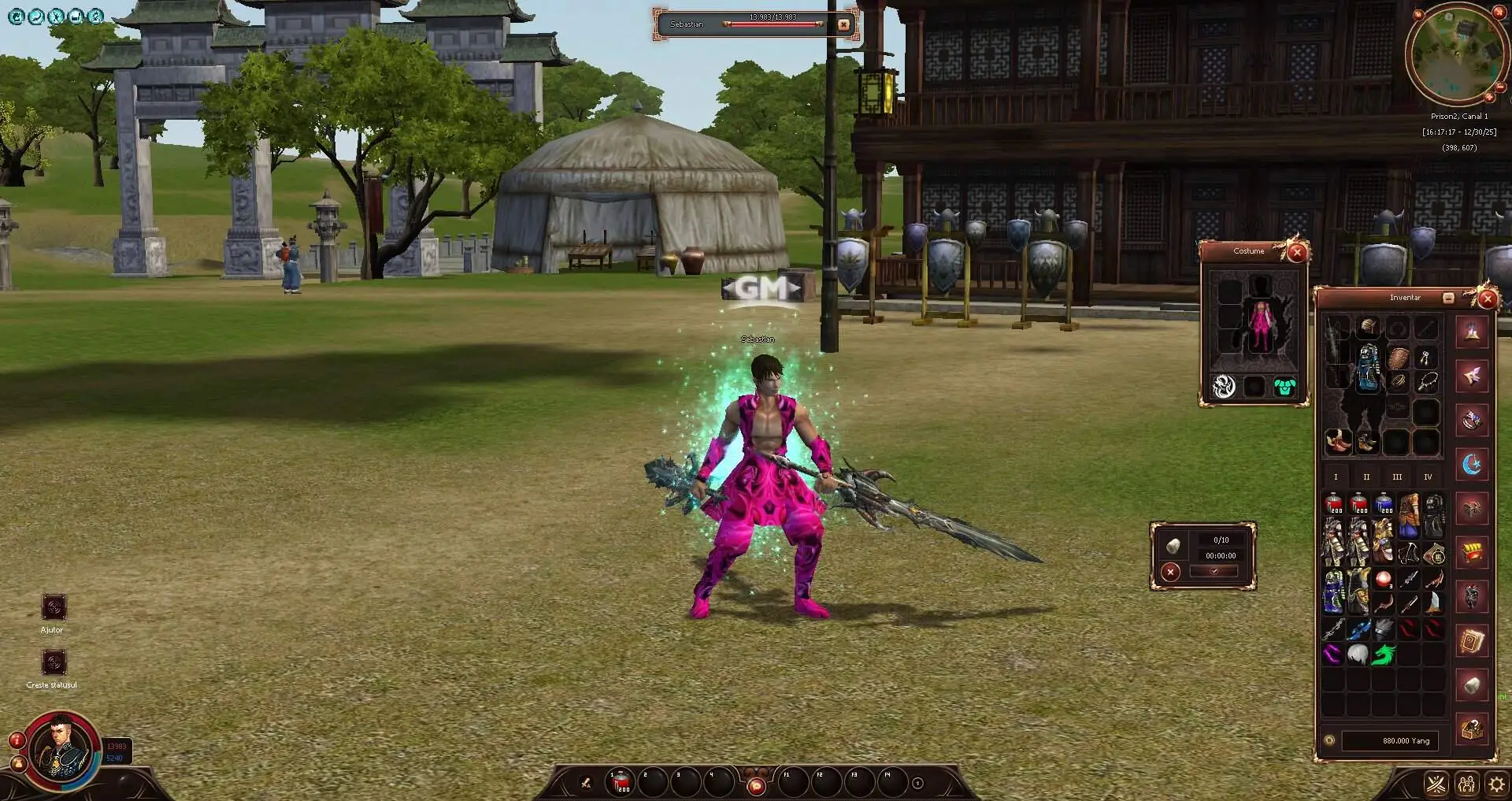Viewport: 1512px width, 801px height.
Task: Open the book side button in inventory
Action: [x=1471, y=642]
